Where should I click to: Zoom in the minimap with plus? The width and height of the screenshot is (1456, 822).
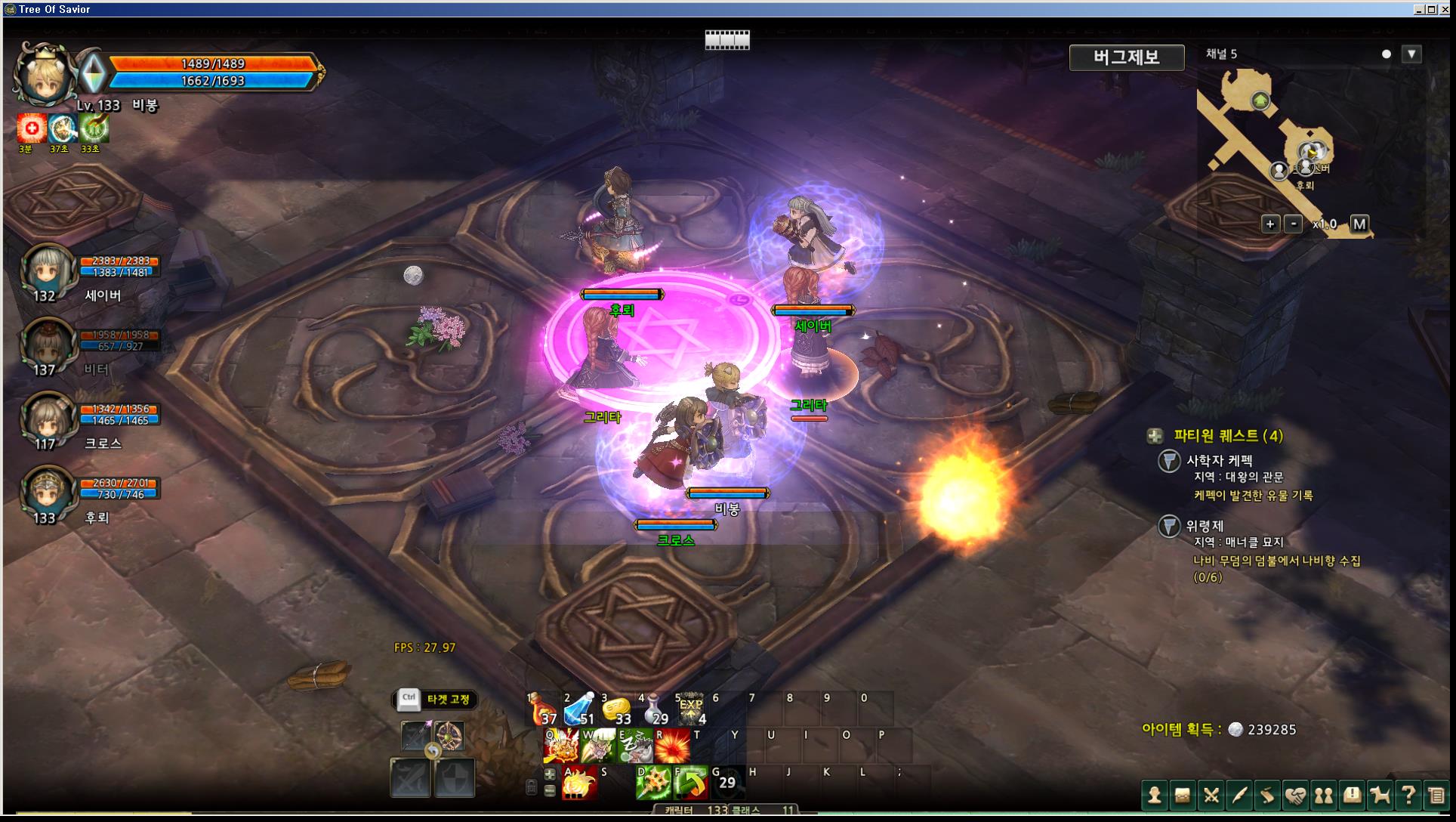(1270, 224)
